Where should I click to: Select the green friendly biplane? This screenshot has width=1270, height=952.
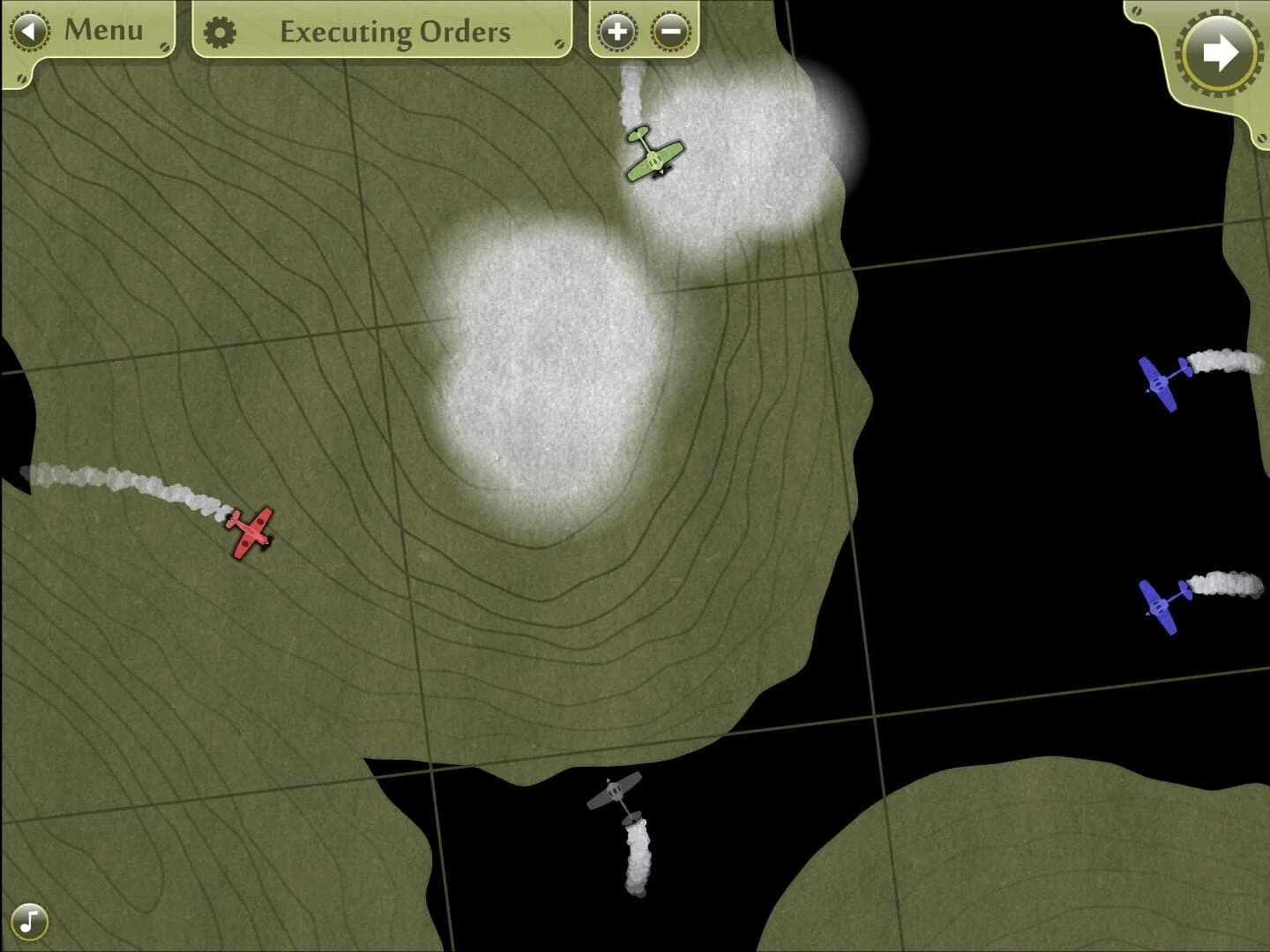(x=654, y=156)
